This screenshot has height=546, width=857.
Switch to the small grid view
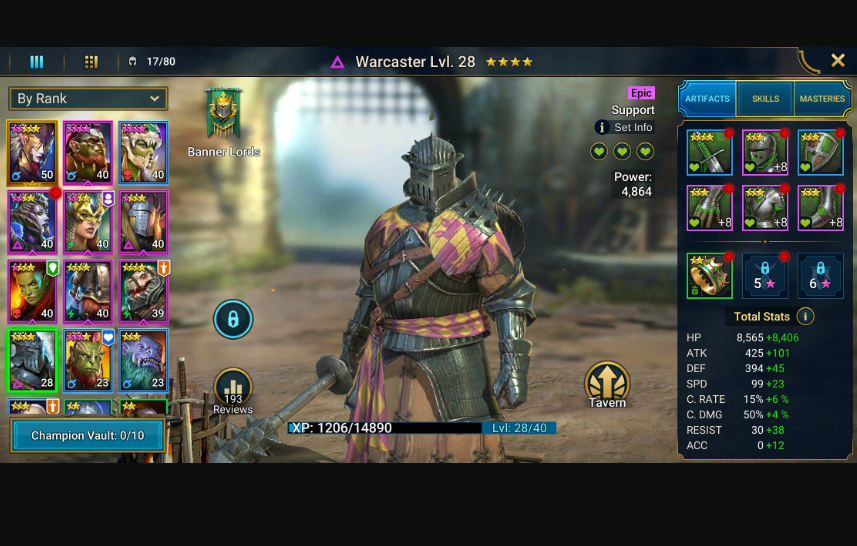tap(91, 62)
